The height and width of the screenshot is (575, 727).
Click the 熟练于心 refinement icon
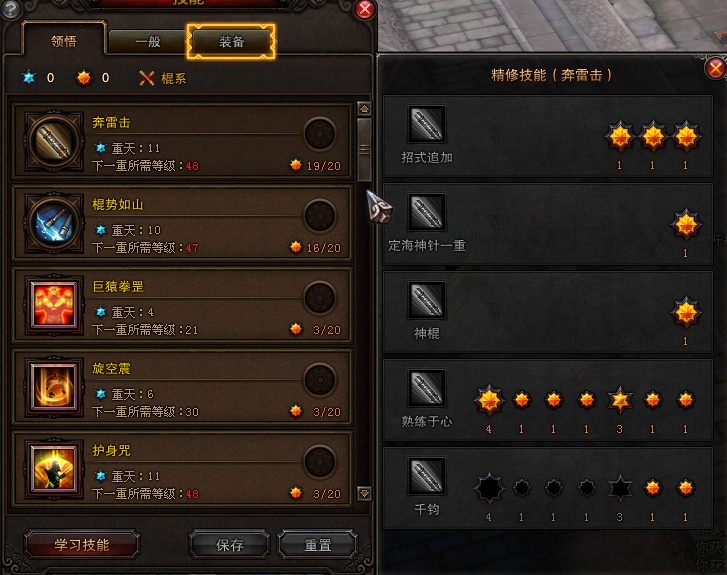click(427, 388)
